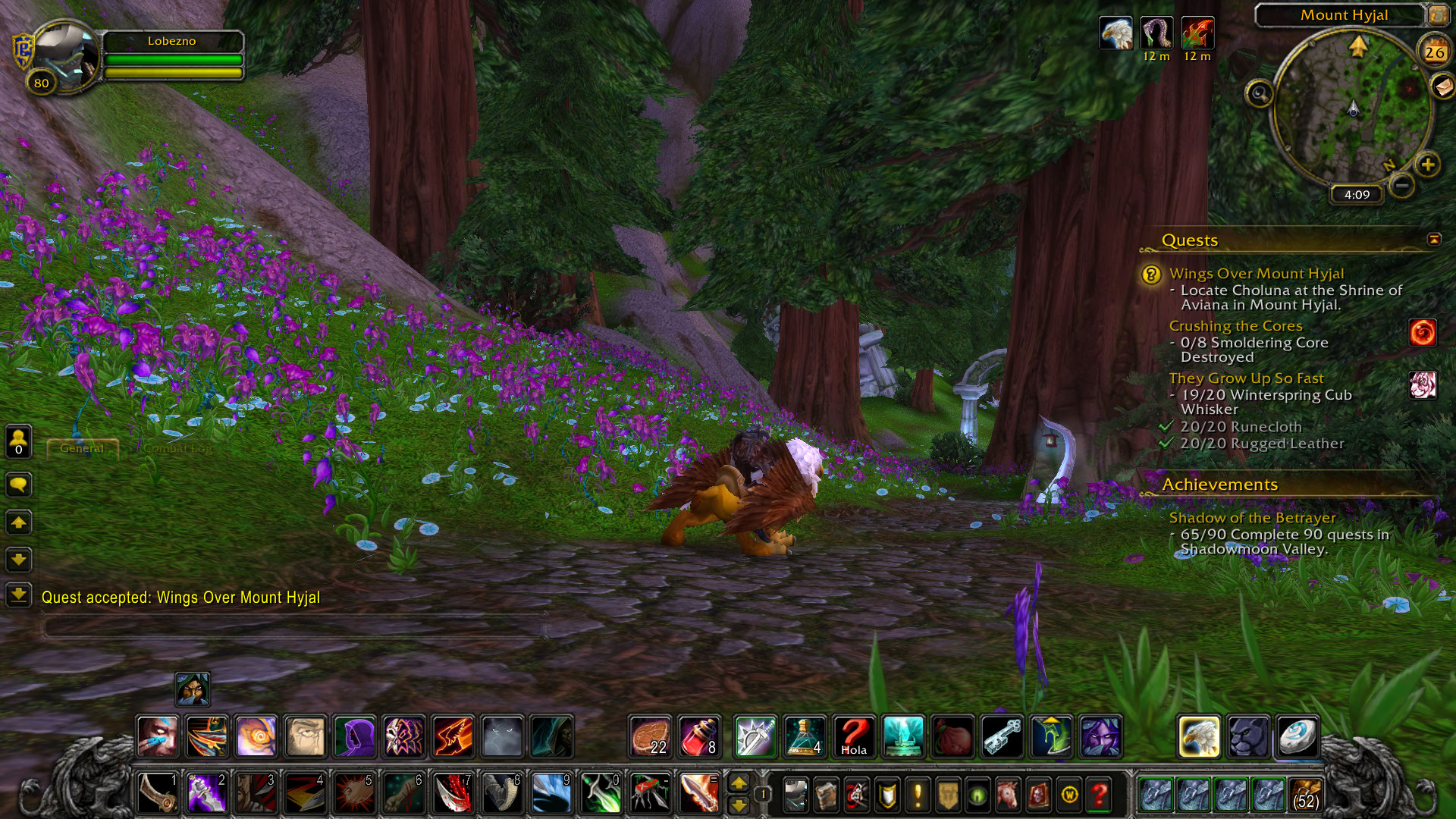This screenshot has width=1456, height=819.
Task: Summon the gryphon mount from action bar
Action: [x=1199, y=736]
